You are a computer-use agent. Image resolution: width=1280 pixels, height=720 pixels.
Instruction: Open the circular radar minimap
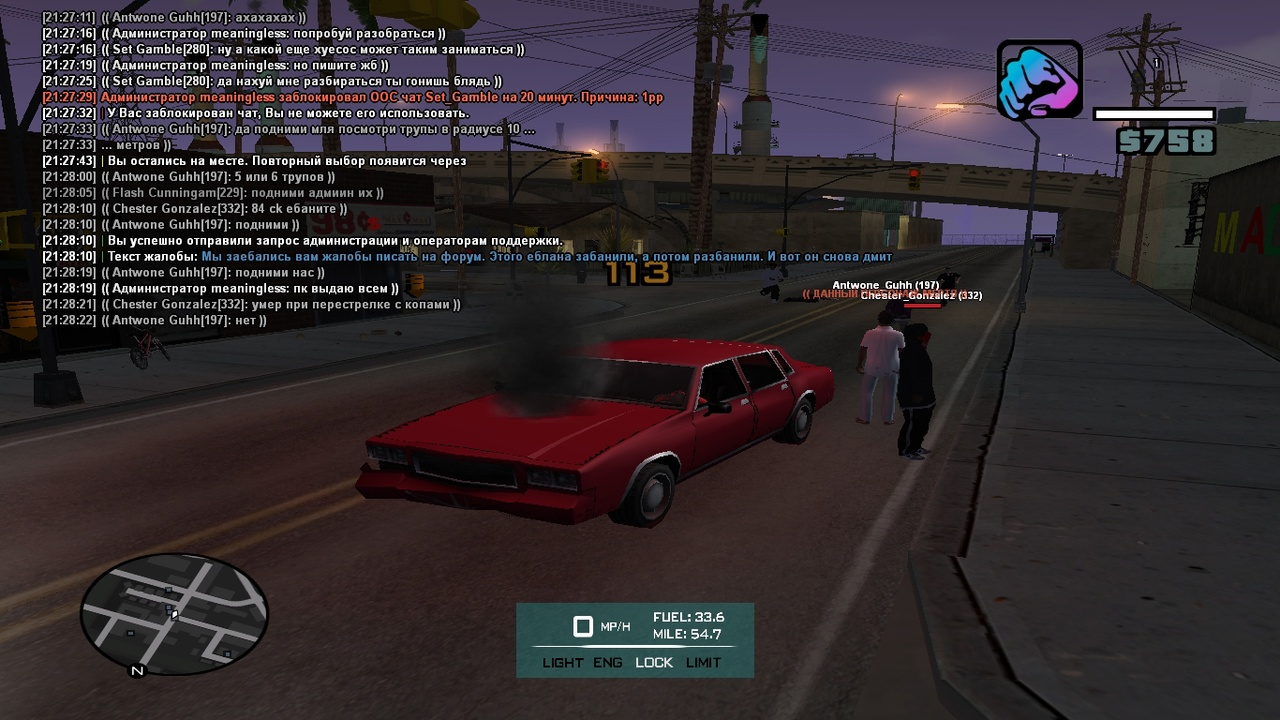174,614
